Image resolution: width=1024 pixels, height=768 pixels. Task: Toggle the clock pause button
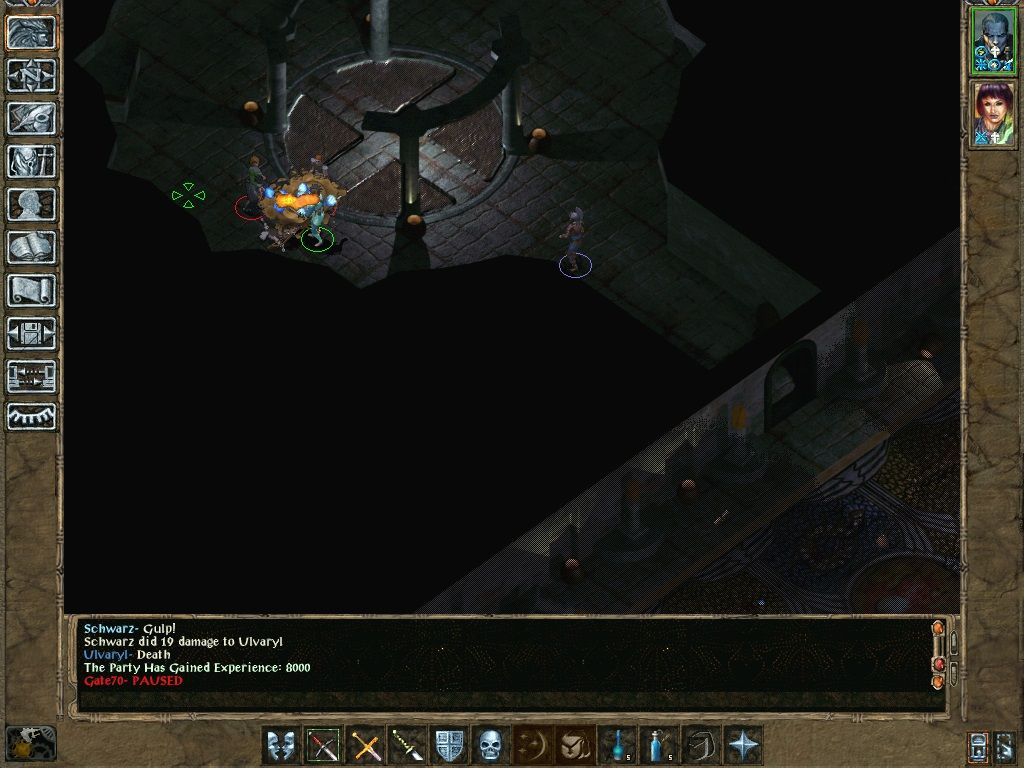[x=30, y=743]
